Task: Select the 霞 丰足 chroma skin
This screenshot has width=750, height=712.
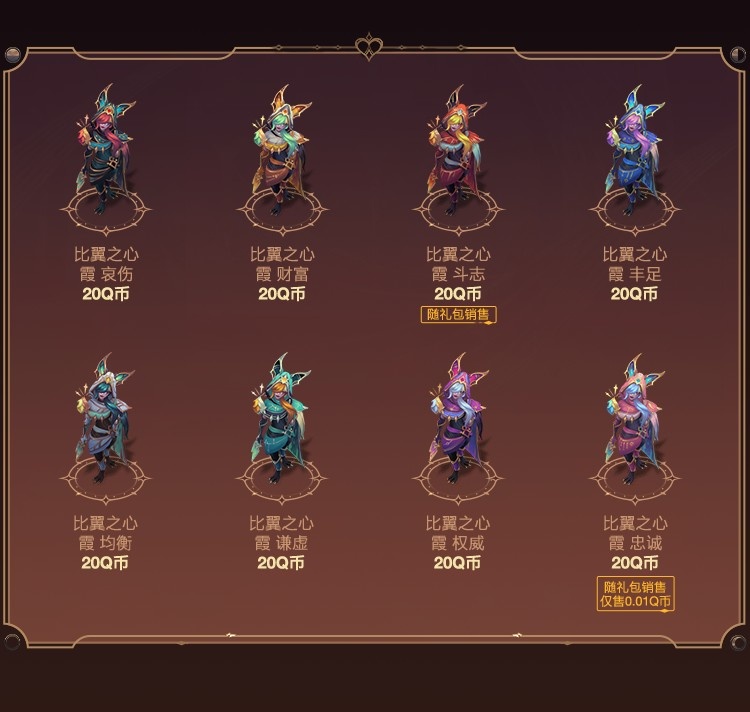Action: tap(634, 155)
